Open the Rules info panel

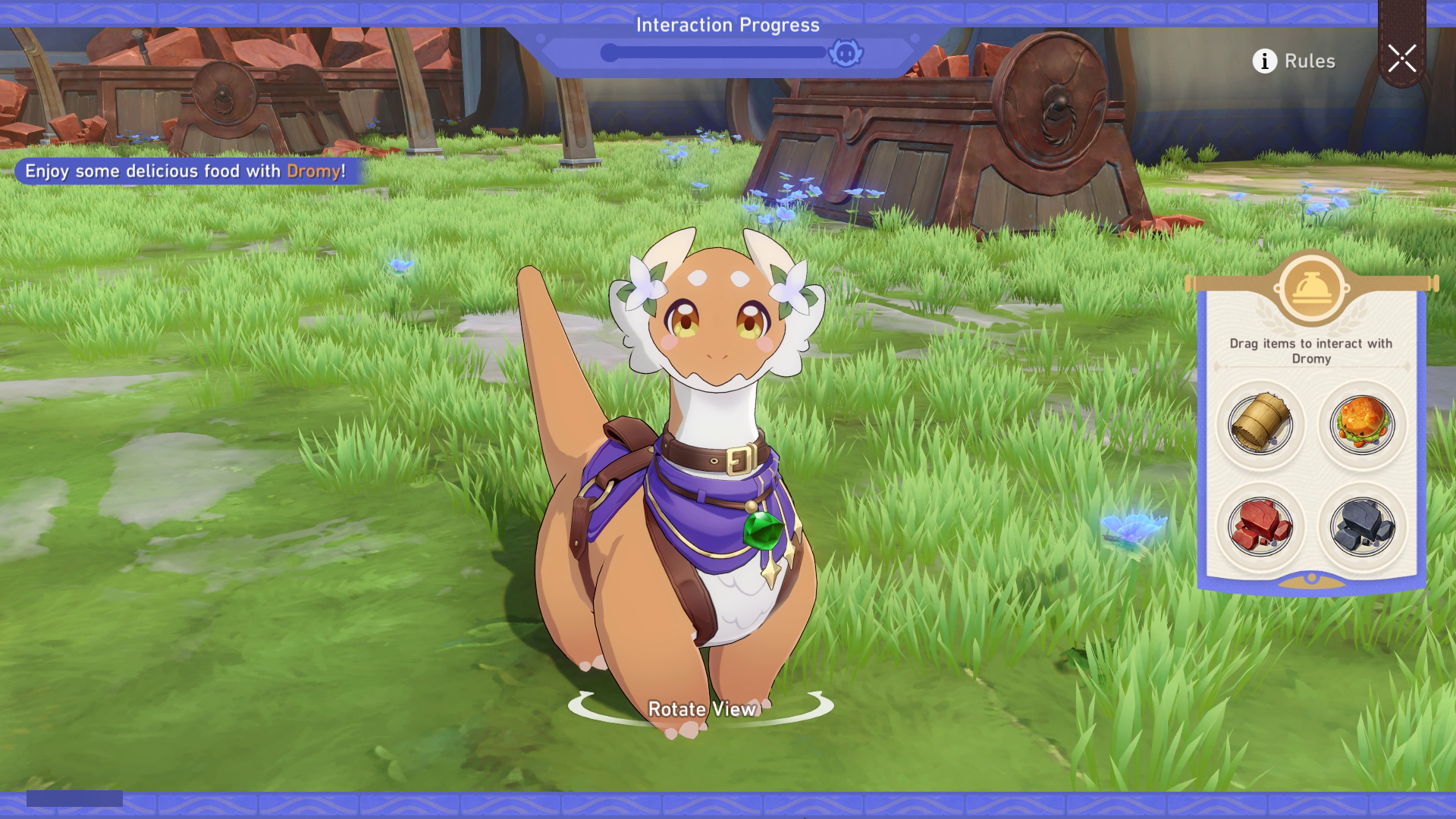click(x=1294, y=61)
